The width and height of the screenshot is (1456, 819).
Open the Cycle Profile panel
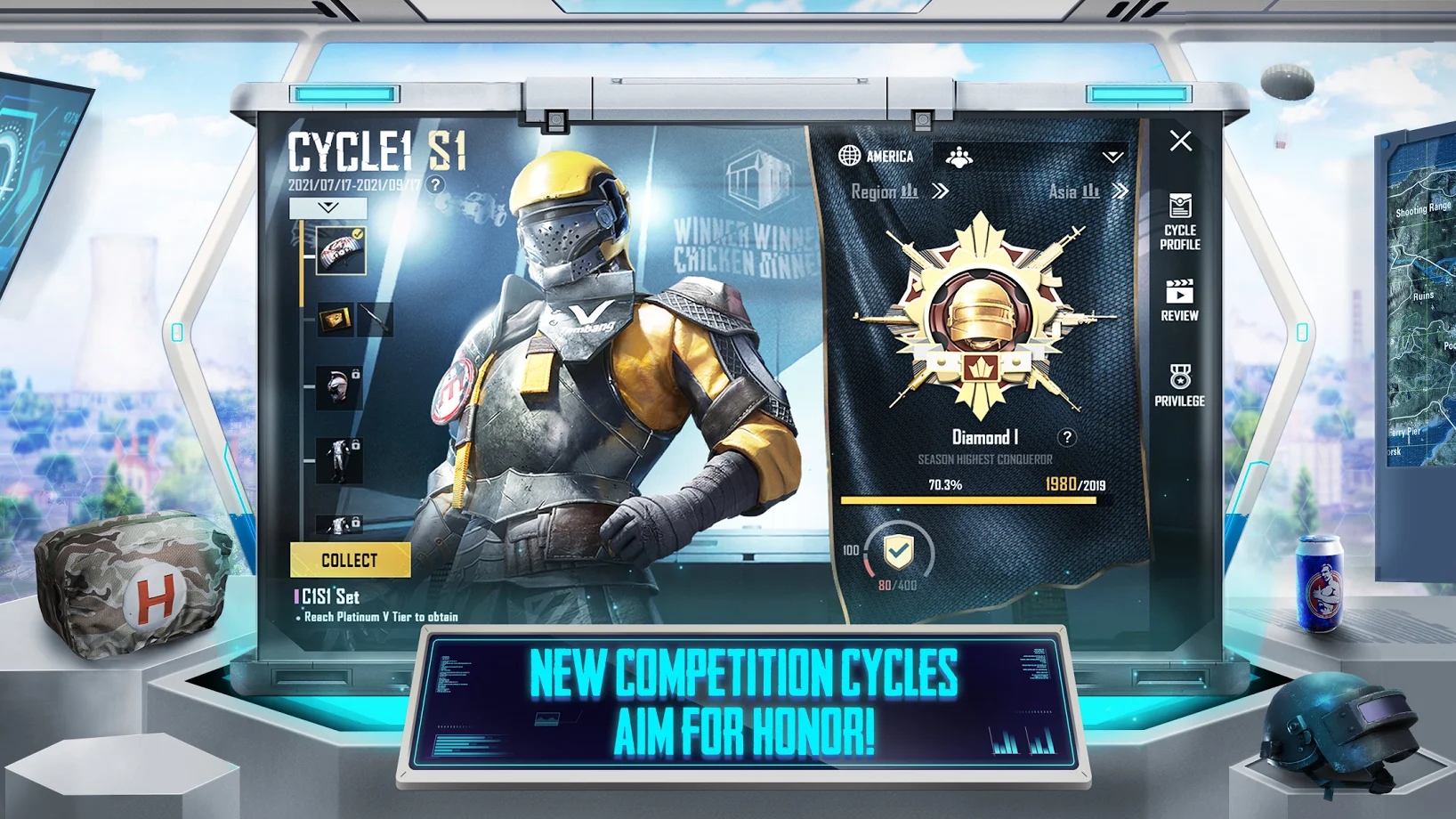pos(1180,223)
